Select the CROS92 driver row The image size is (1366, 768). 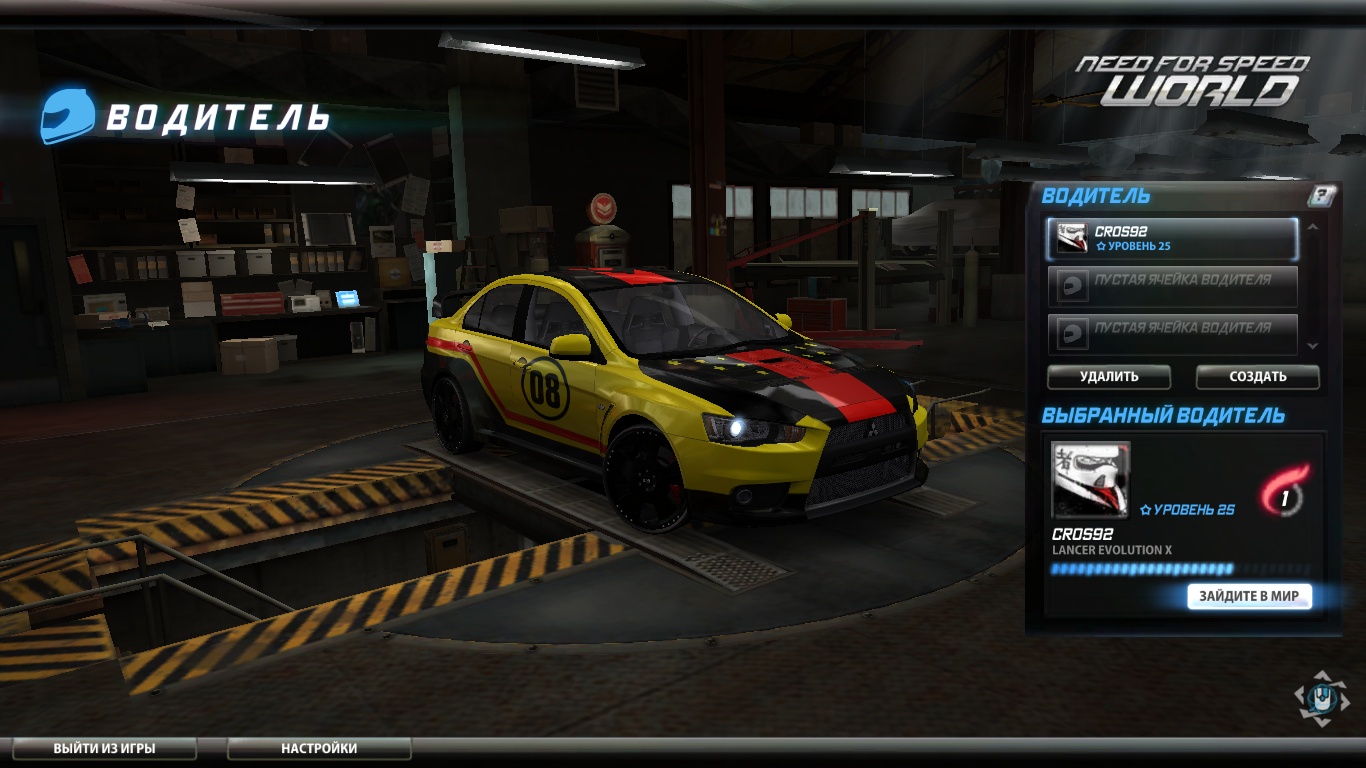coord(1172,239)
